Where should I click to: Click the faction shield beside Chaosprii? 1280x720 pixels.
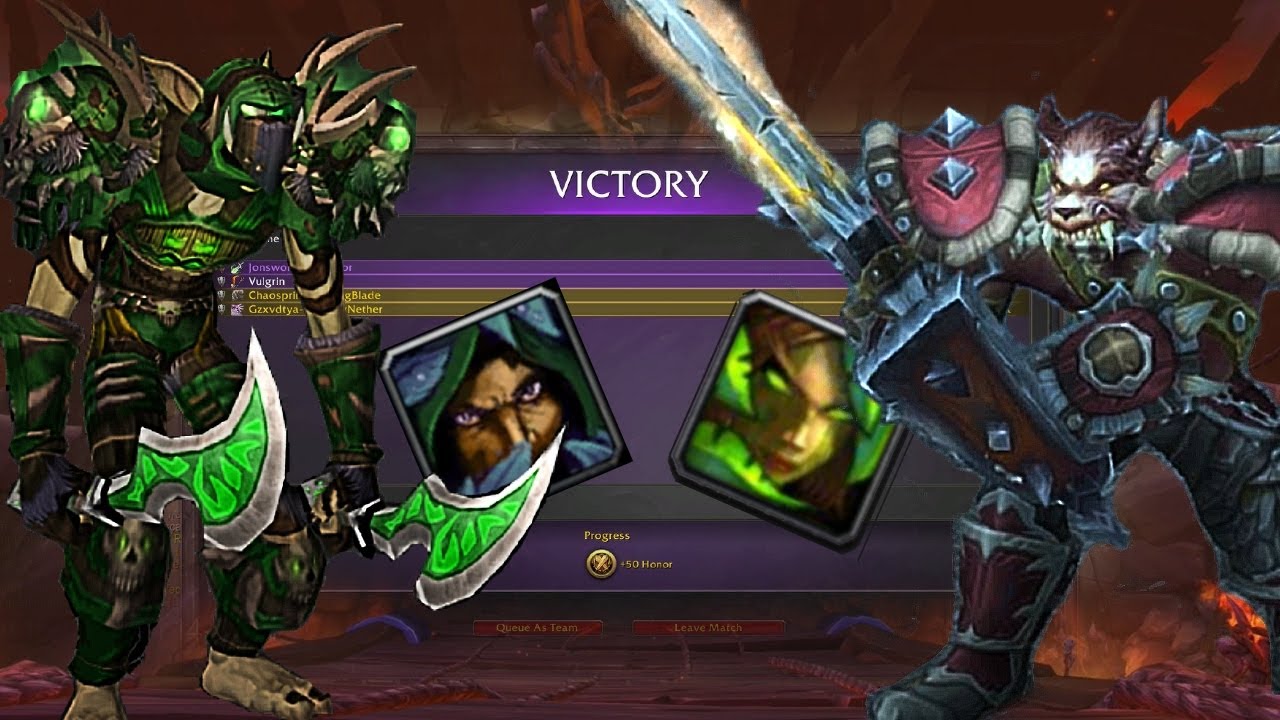tap(221, 295)
